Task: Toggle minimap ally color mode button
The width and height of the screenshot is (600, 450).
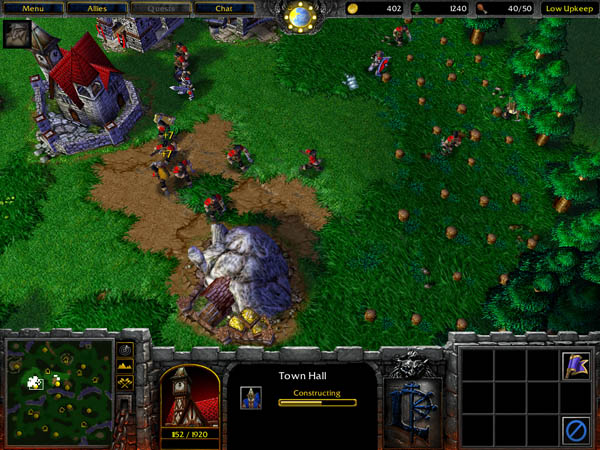Action: (125, 382)
